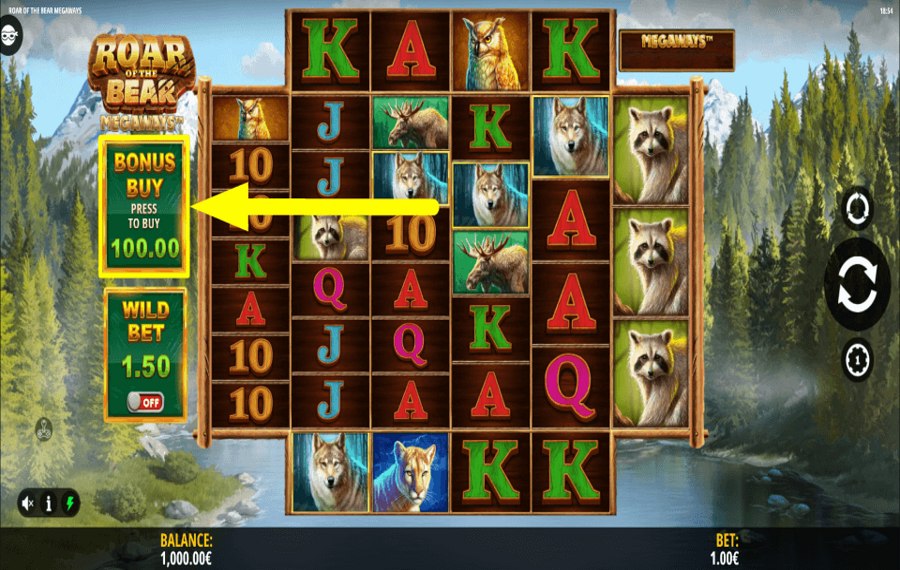
Task: Spin the reels with the large spin button
Action: 857,282
